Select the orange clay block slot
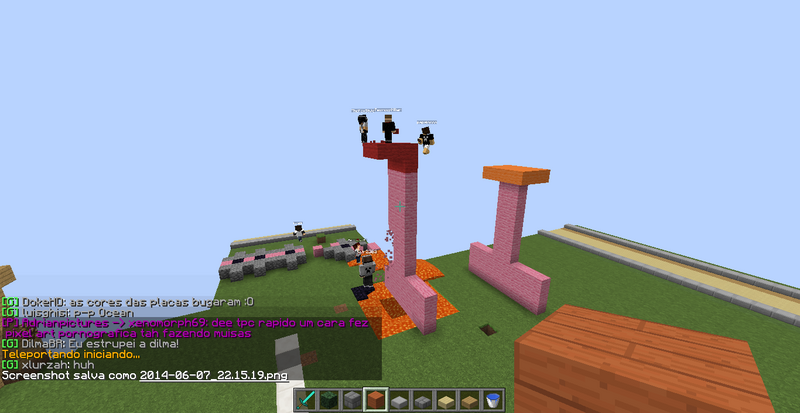The height and width of the screenshot is (413, 800). coord(376,400)
